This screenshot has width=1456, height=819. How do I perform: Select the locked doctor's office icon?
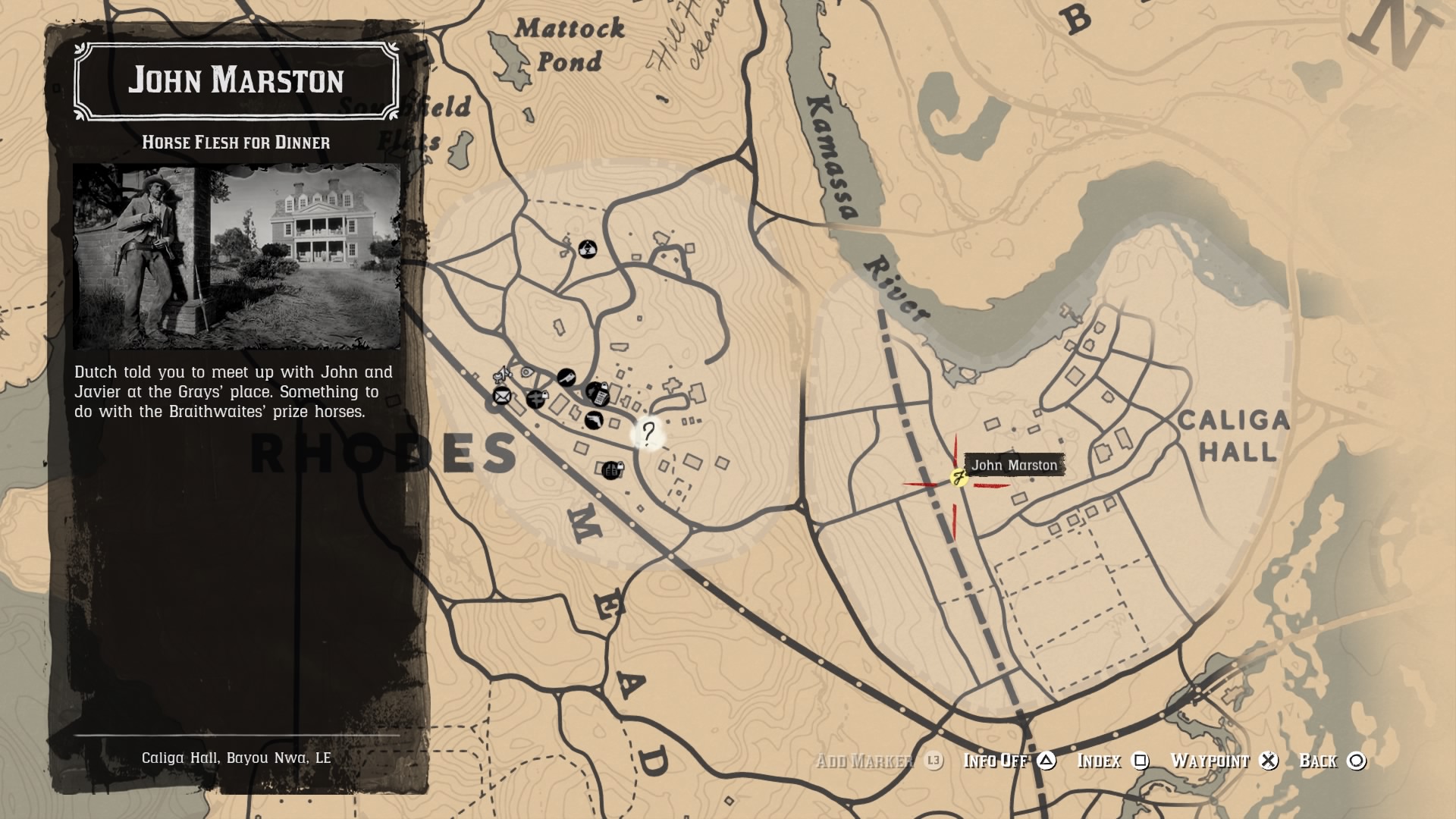[x=537, y=400]
